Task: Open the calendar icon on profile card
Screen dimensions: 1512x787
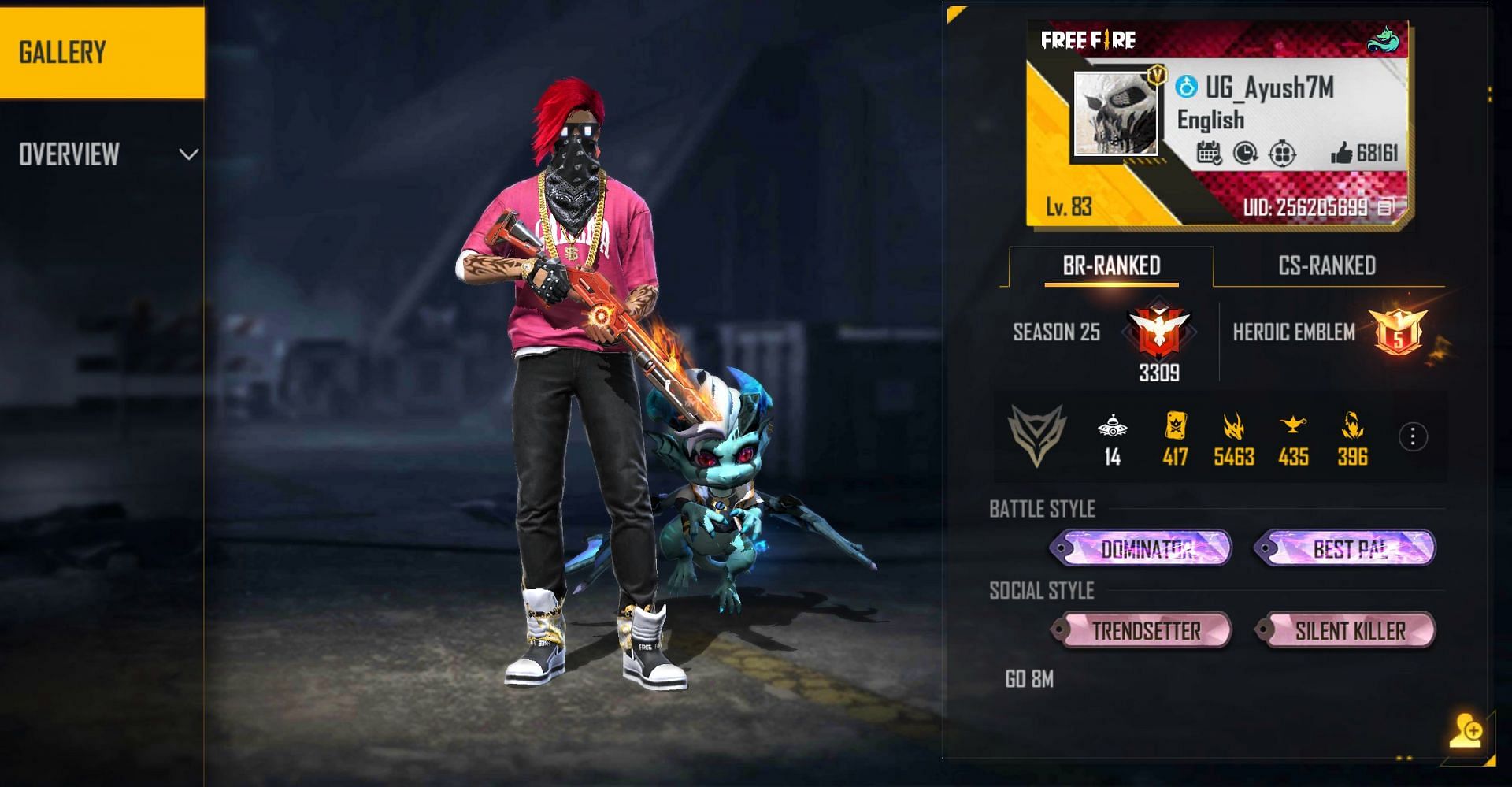Action: click(1208, 153)
